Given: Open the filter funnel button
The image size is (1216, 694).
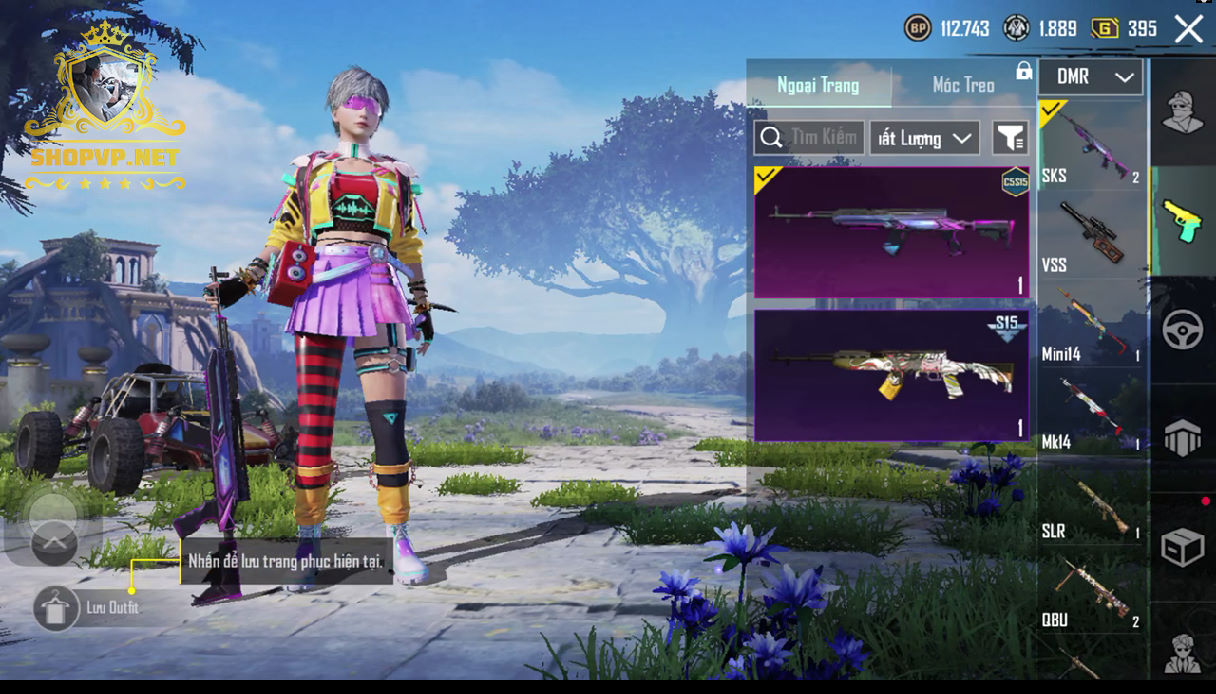Looking at the screenshot, I should [x=1010, y=138].
